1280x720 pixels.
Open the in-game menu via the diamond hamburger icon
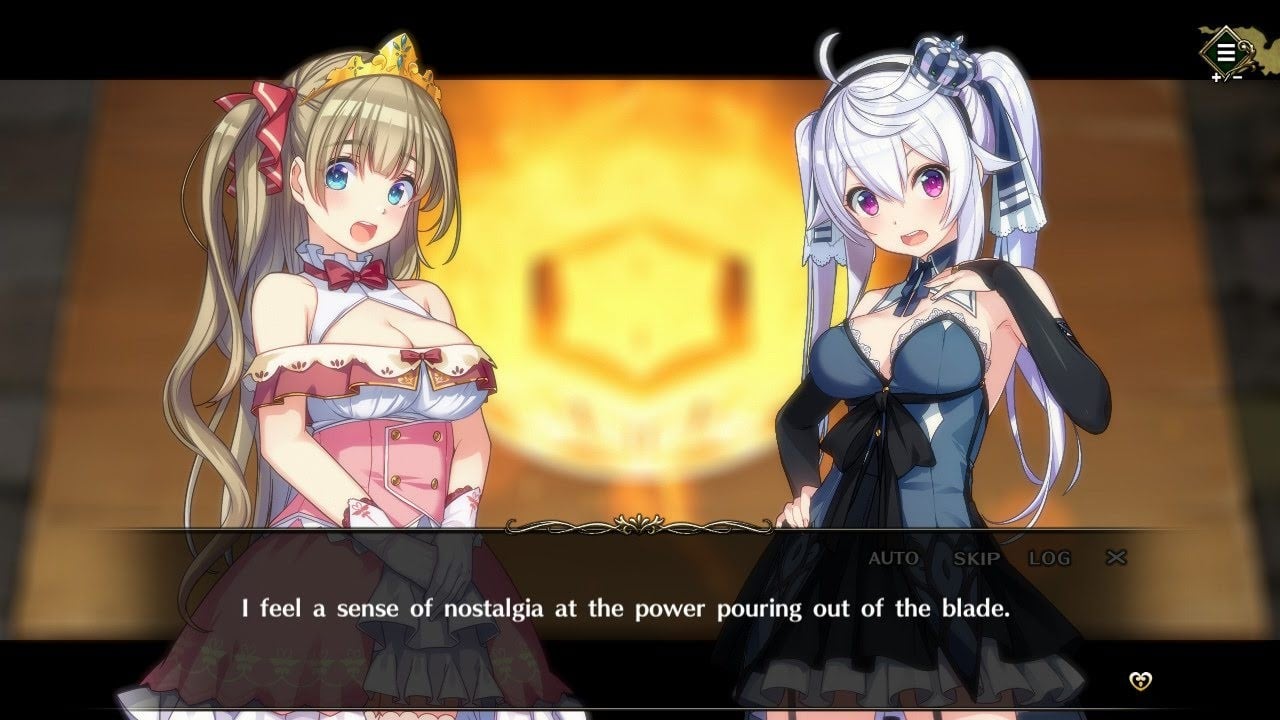point(1226,50)
